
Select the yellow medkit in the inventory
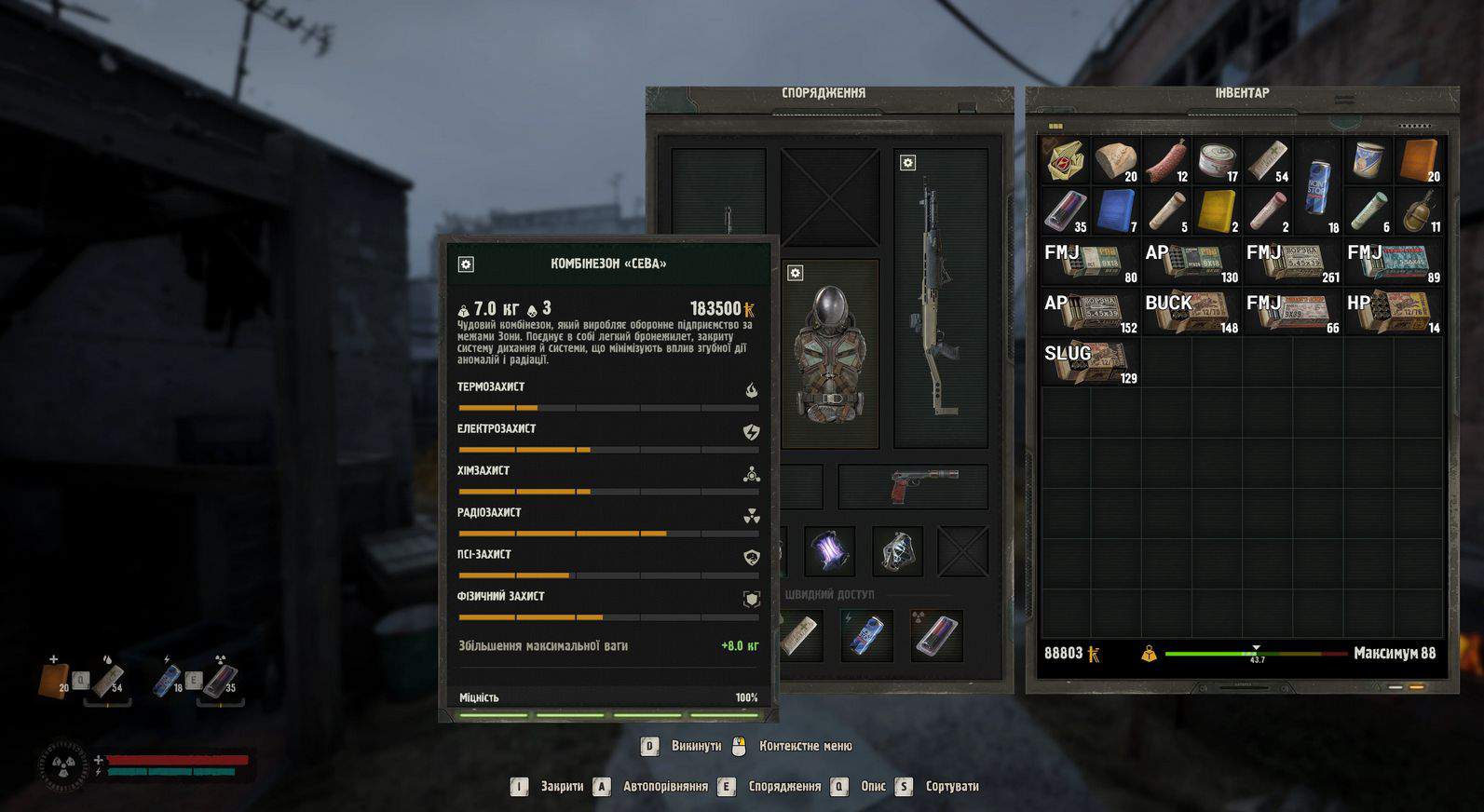(x=1217, y=211)
